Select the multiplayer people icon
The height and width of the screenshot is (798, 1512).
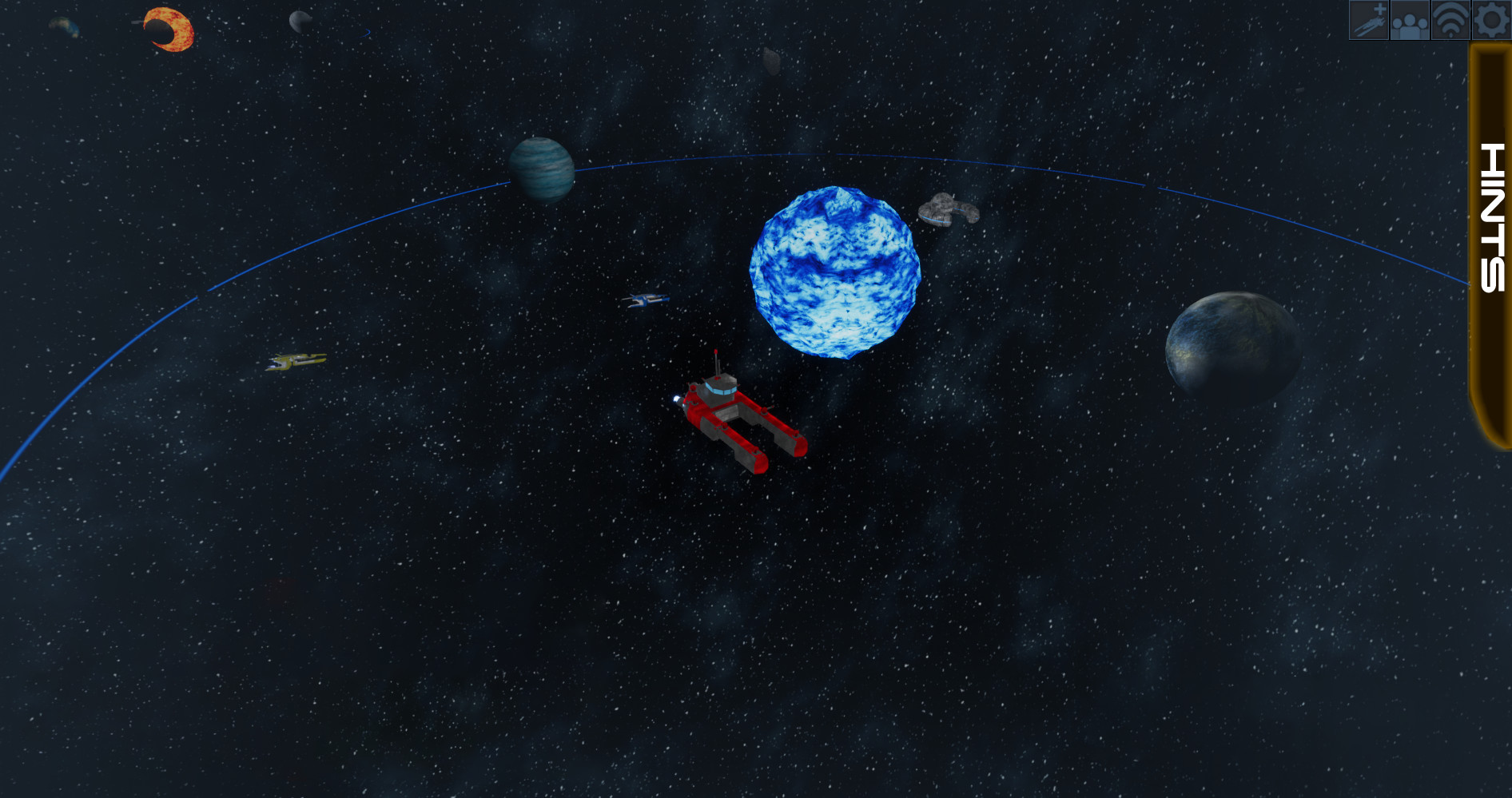coord(1409,22)
